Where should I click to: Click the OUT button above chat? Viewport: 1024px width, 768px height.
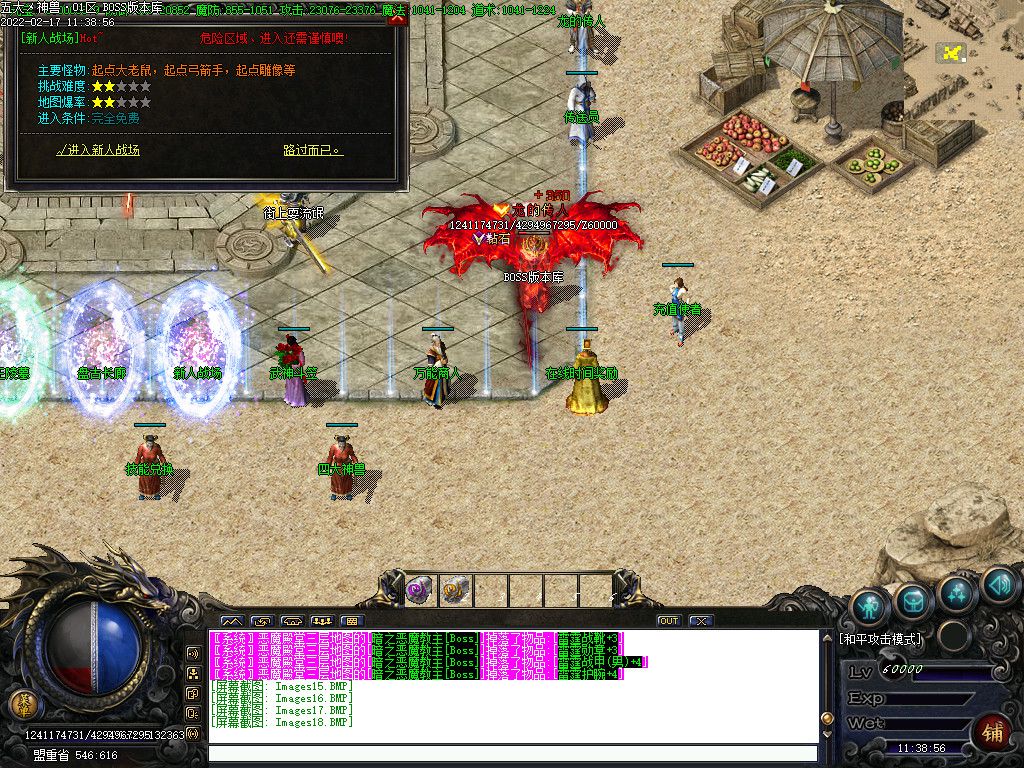click(669, 621)
